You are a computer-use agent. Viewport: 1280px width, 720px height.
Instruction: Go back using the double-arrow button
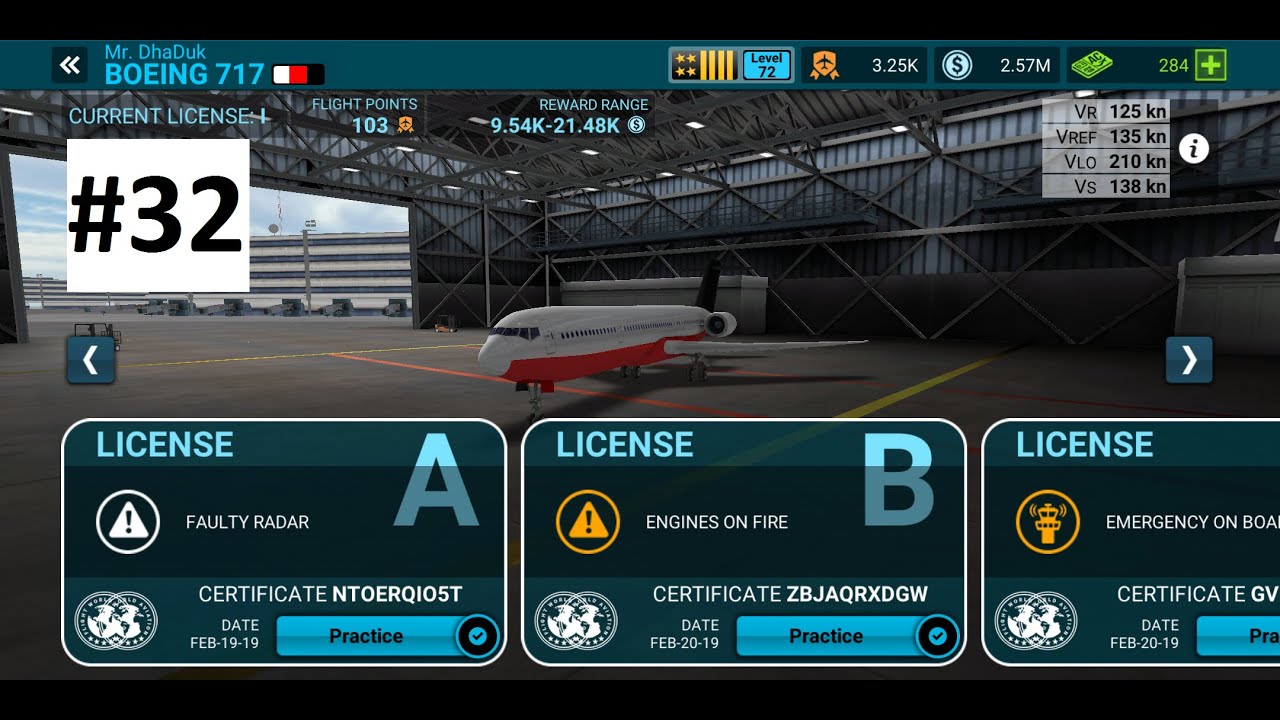(69, 66)
